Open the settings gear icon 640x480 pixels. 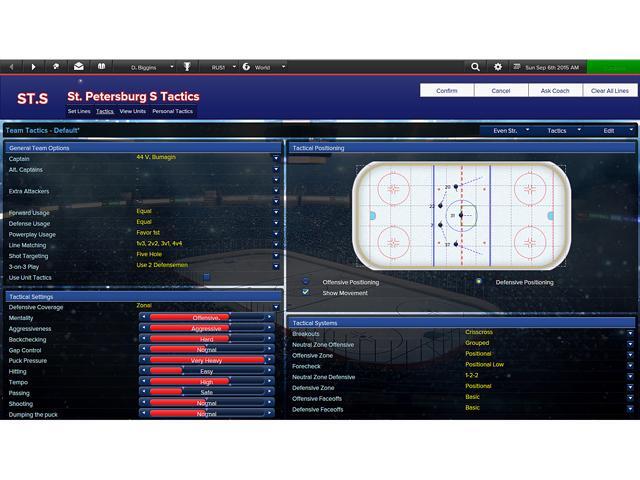click(x=498, y=67)
